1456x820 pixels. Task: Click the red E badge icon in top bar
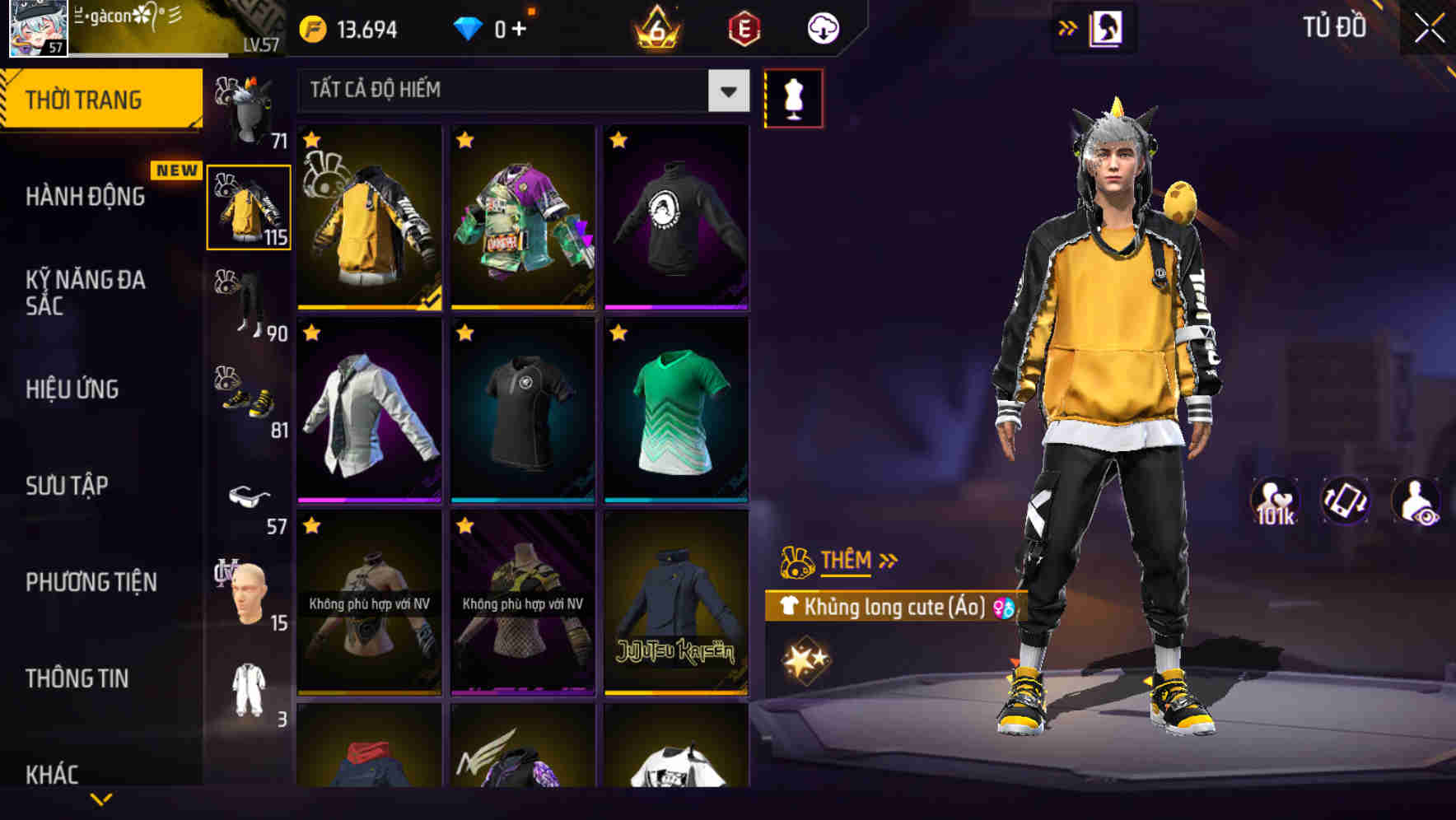tap(742, 28)
